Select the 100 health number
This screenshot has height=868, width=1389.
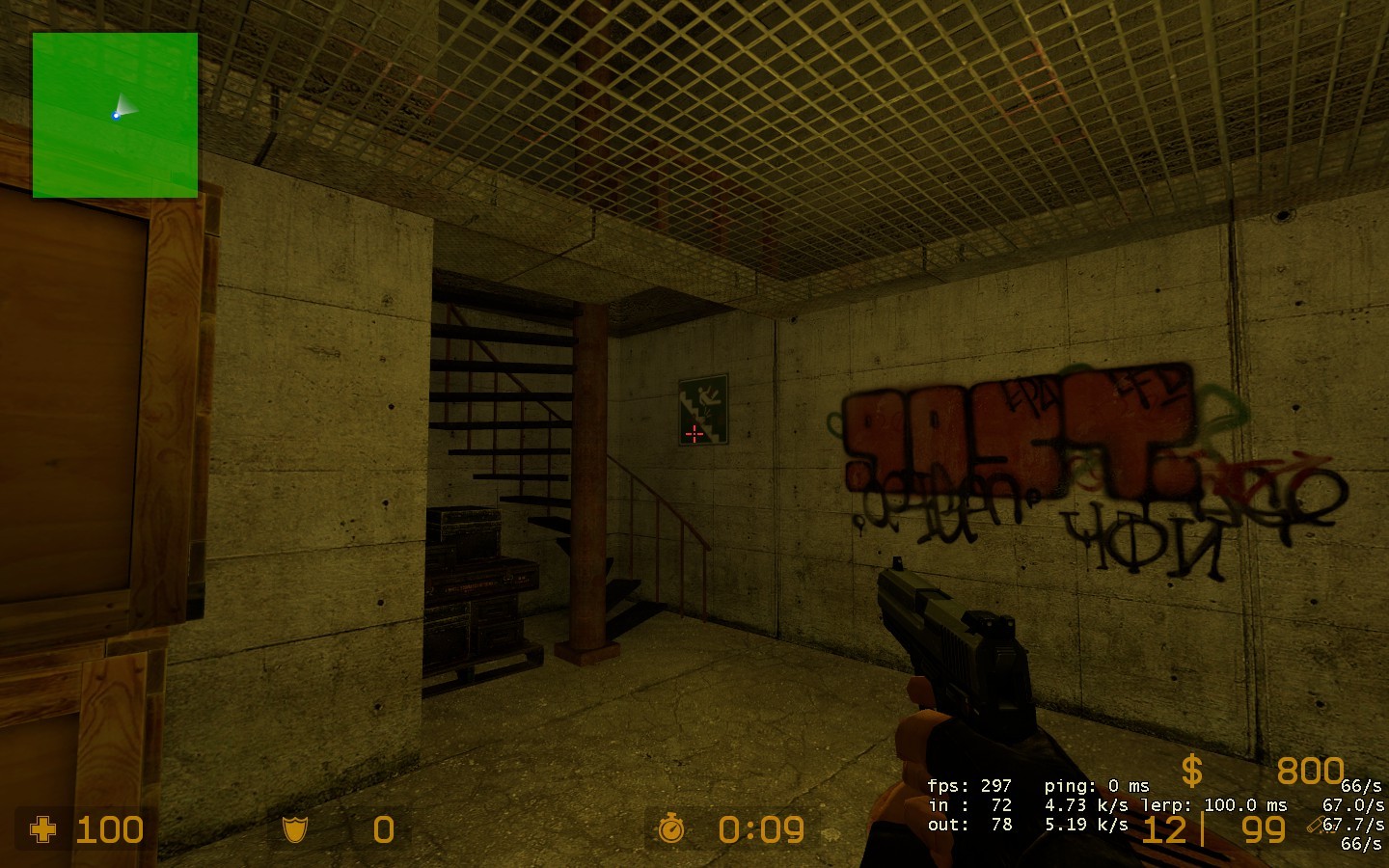point(109,829)
